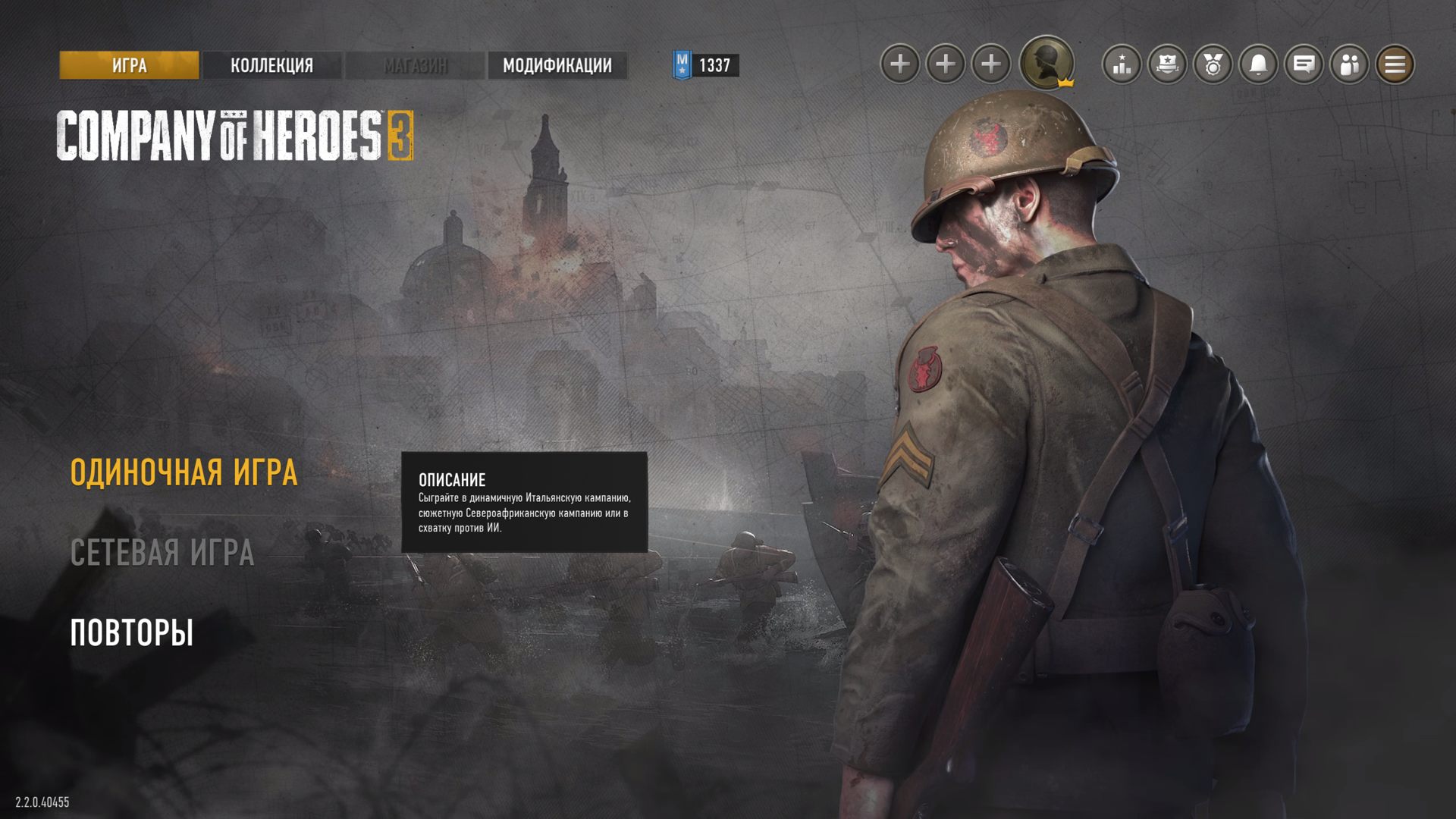Screen dimensions: 1456x819
Task: Open the chat speech-bubble icon
Action: 1304,64
